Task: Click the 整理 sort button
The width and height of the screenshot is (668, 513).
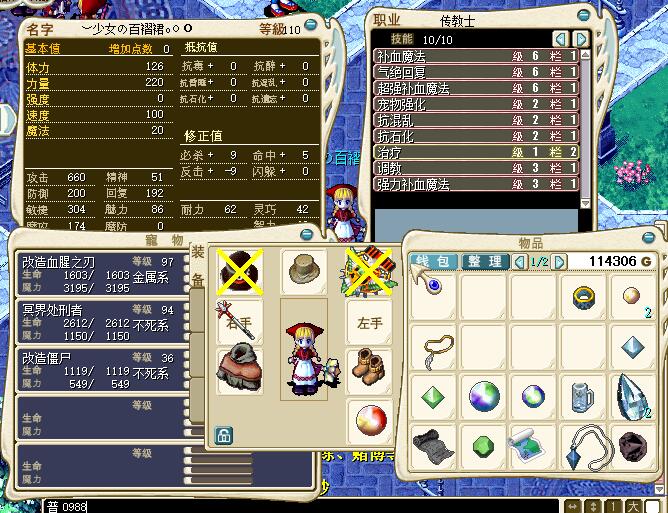Action: click(485, 262)
